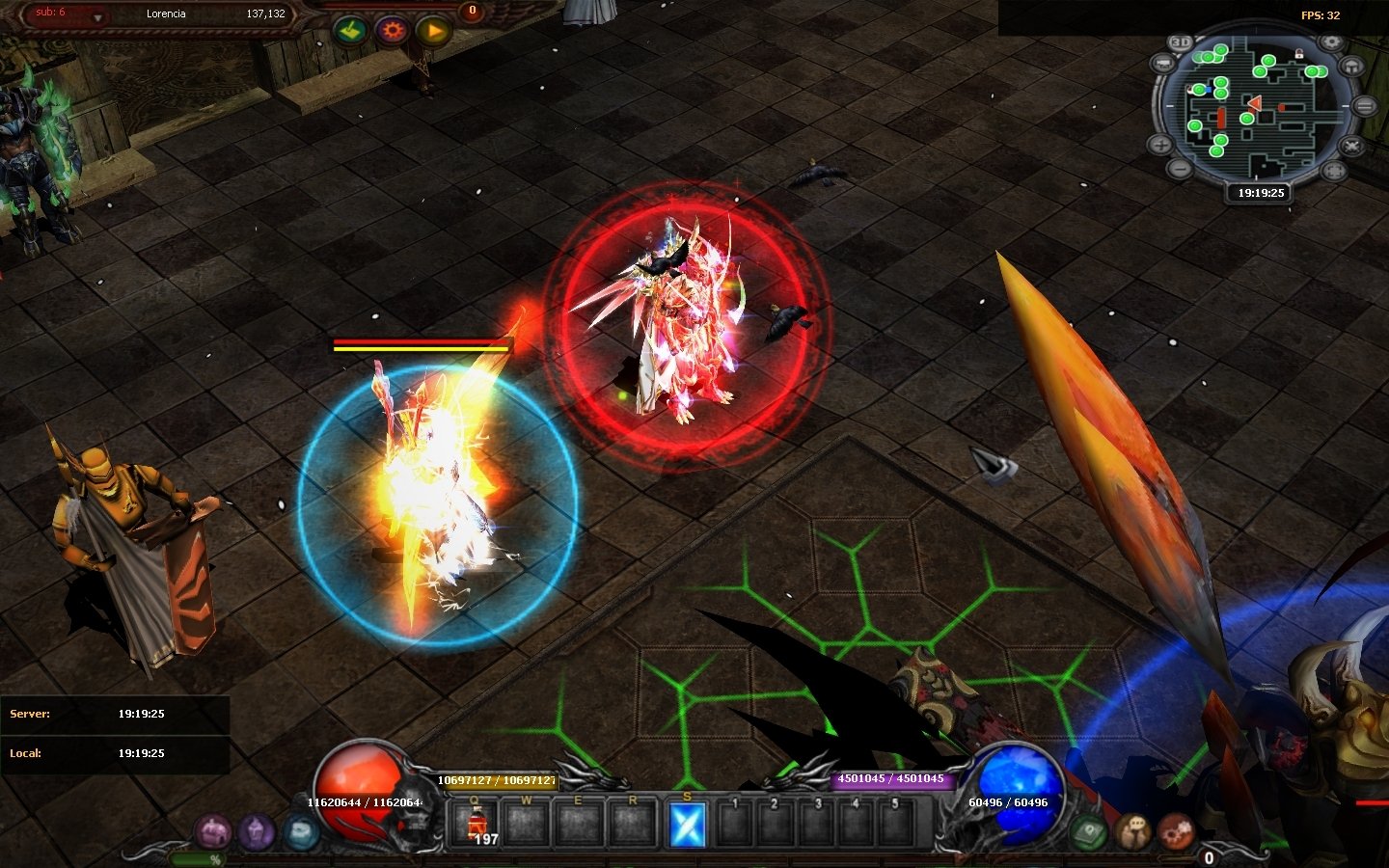Viewport: 1389px width, 868px height.
Task: Open the chat bubble community button
Action: coord(1133,830)
